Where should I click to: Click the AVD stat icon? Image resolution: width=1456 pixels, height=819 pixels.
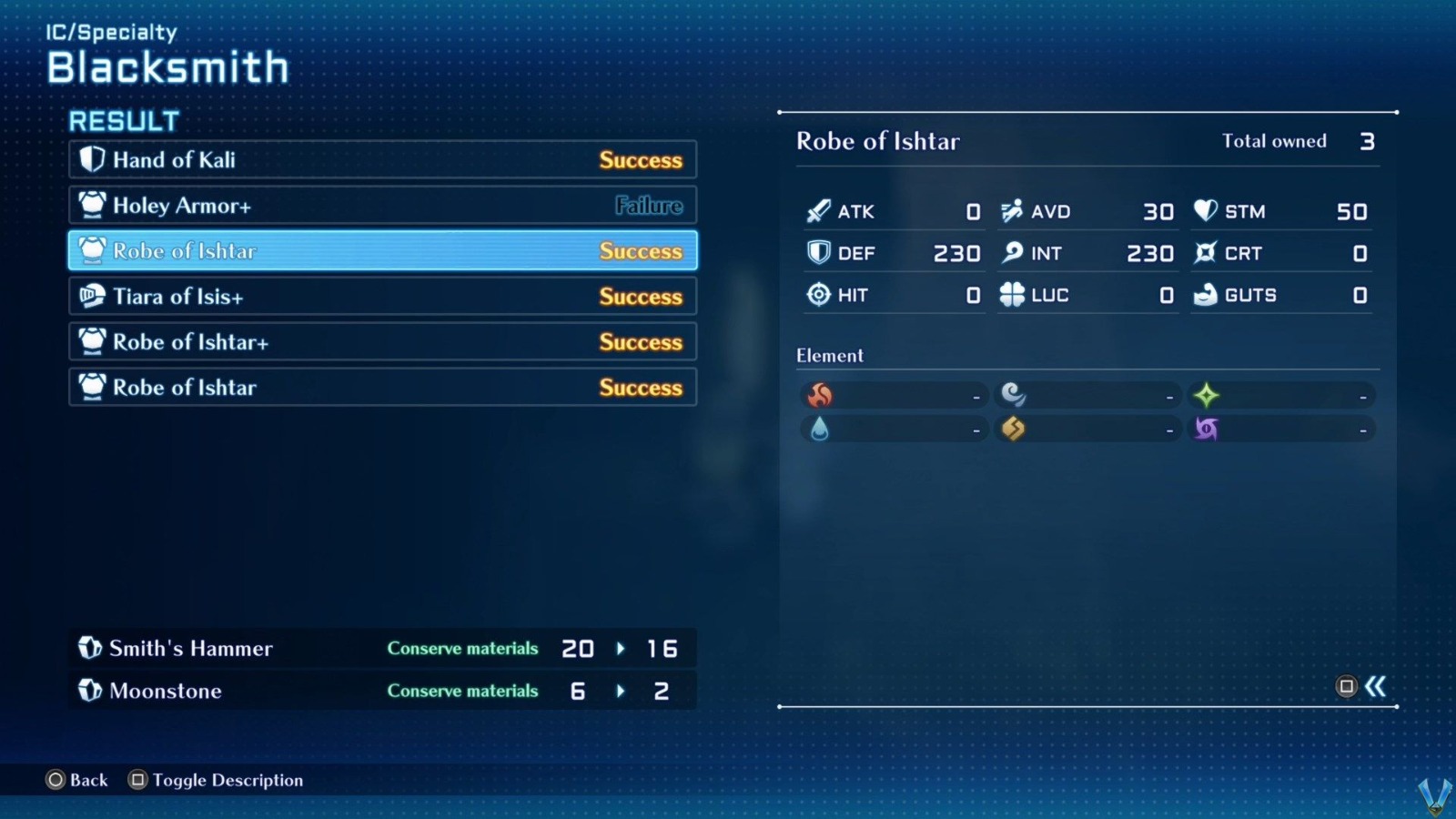(x=1010, y=210)
